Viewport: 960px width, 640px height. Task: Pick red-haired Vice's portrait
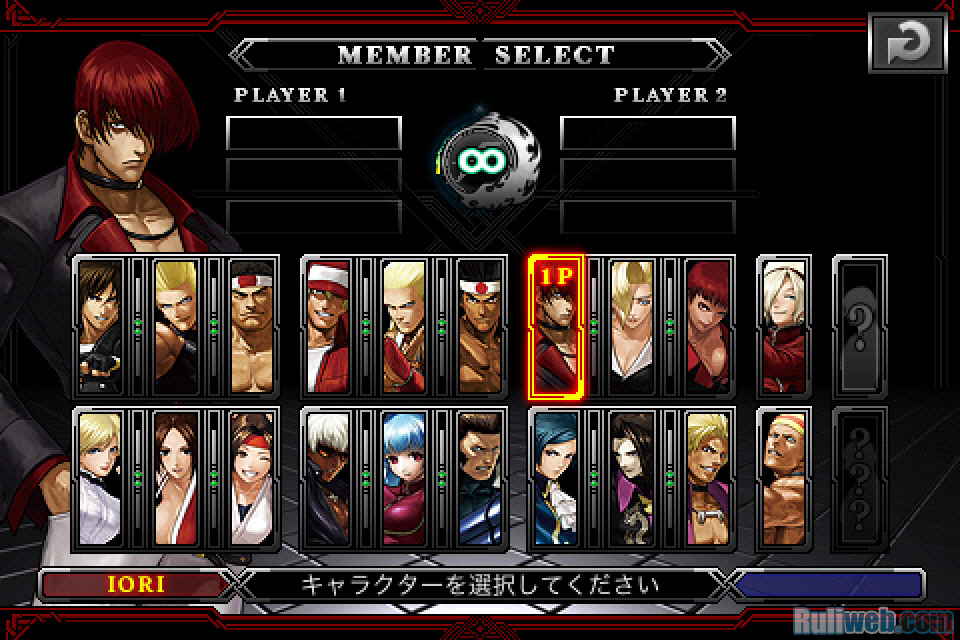[x=709, y=325]
